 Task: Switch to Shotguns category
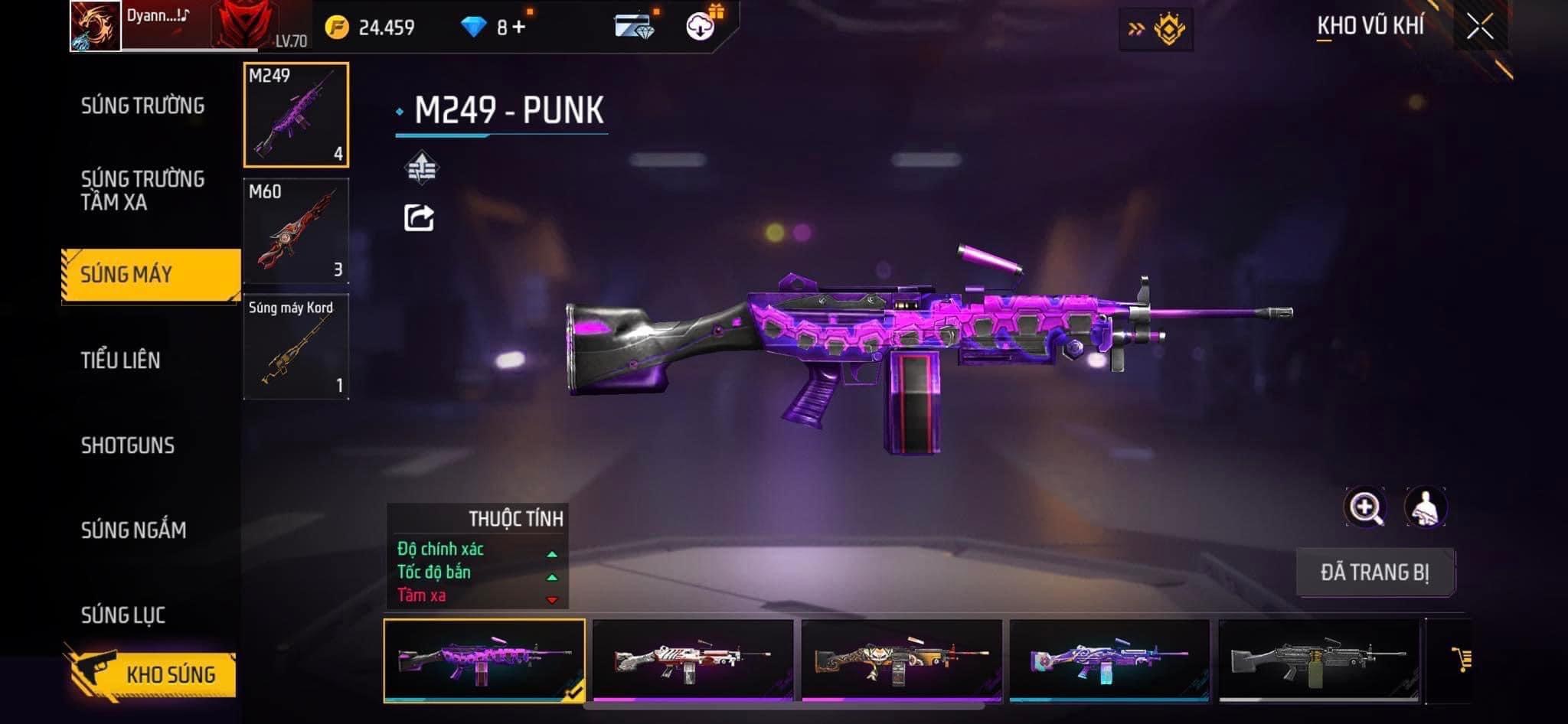point(128,445)
